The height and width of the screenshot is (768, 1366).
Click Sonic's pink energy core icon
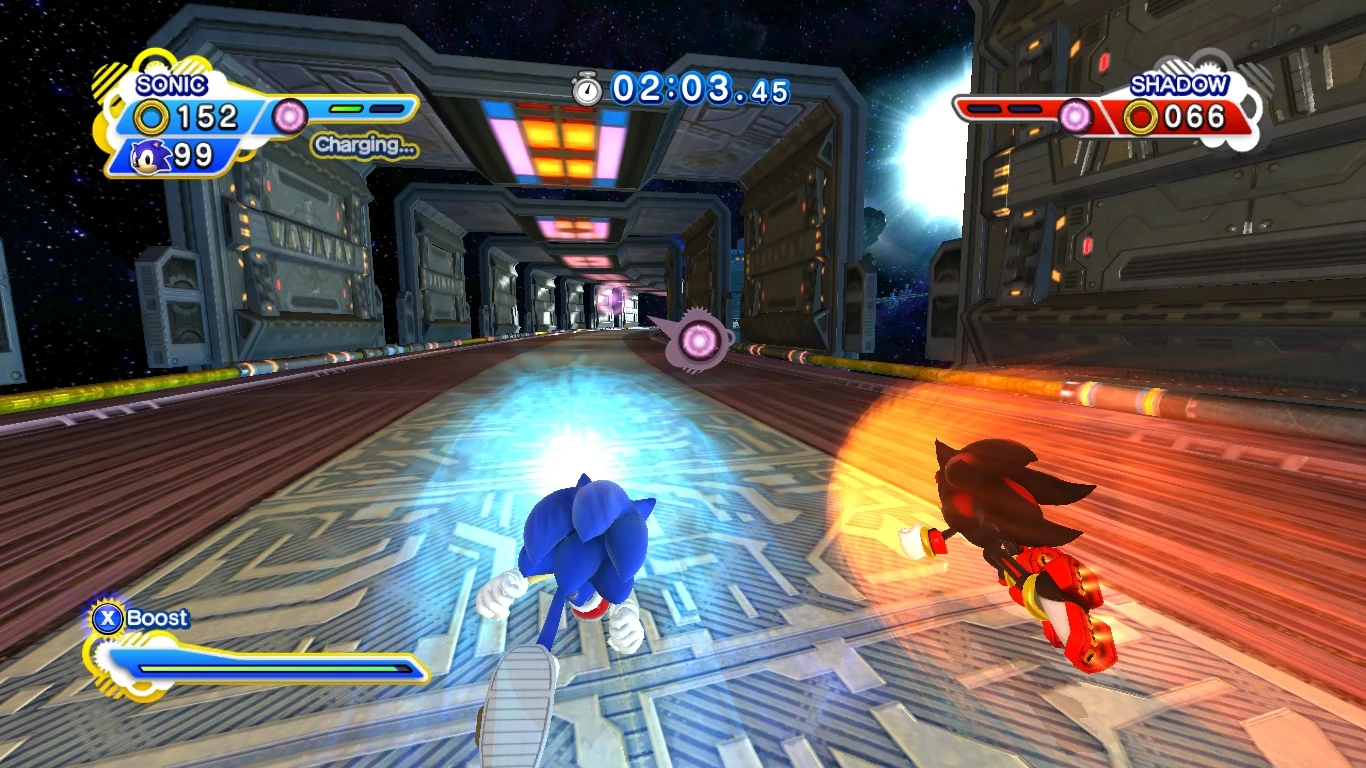(x=290, y=116)
